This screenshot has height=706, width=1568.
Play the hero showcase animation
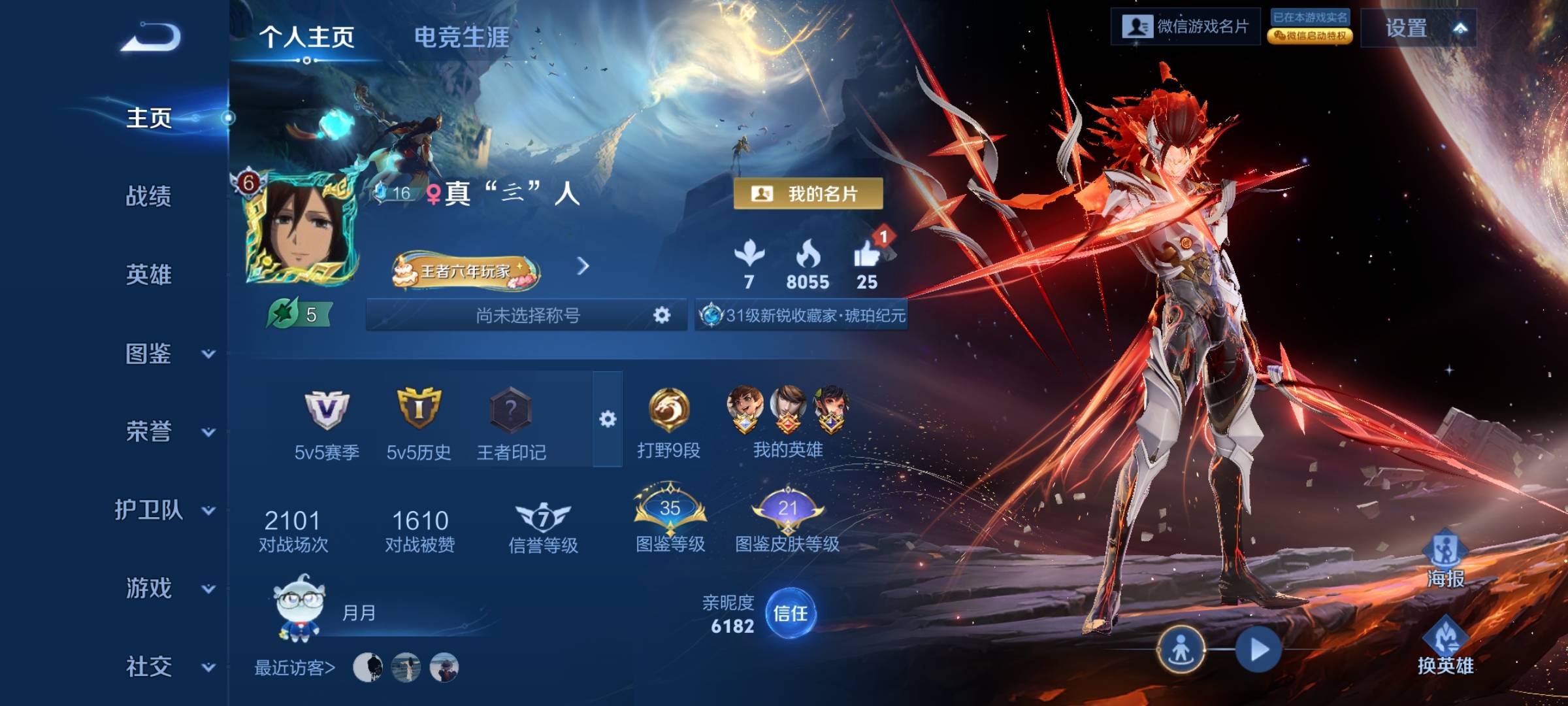(1258, 650)
